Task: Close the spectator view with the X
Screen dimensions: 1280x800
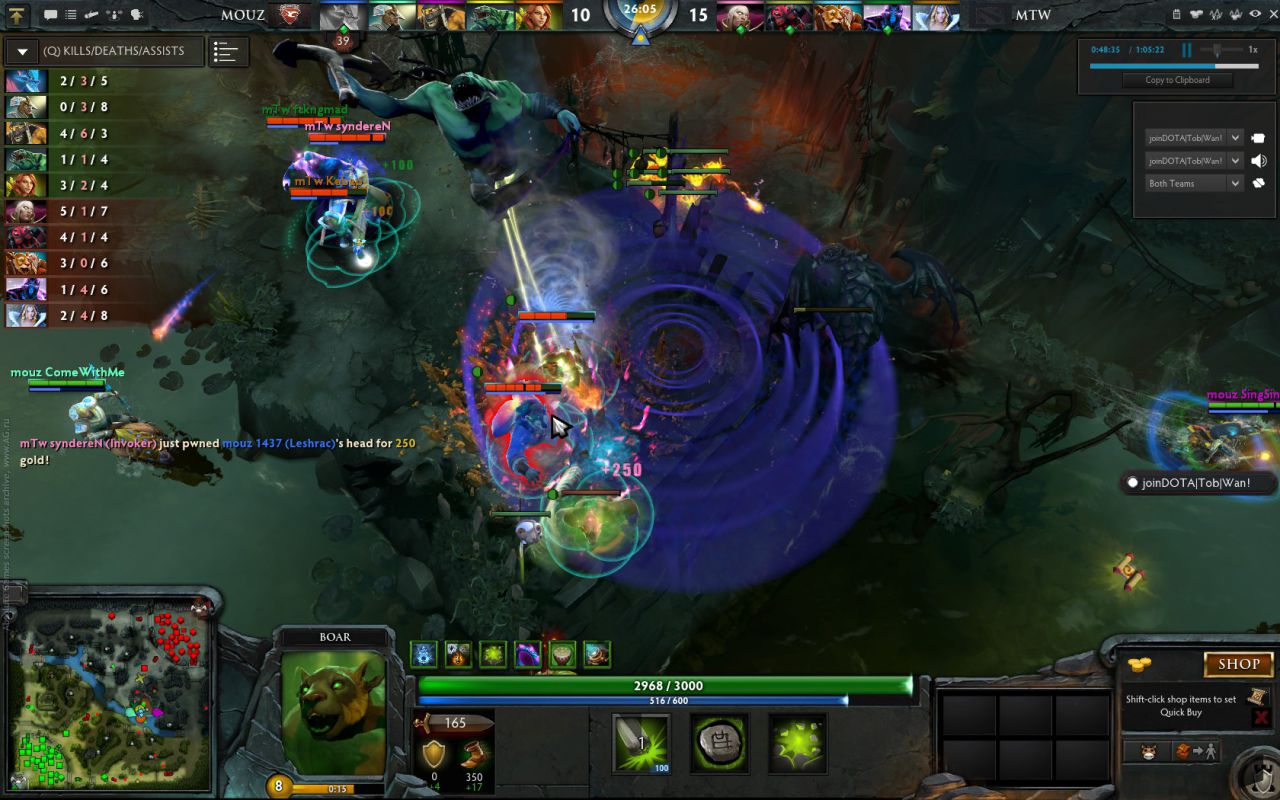Action: tap(1272, 14)
